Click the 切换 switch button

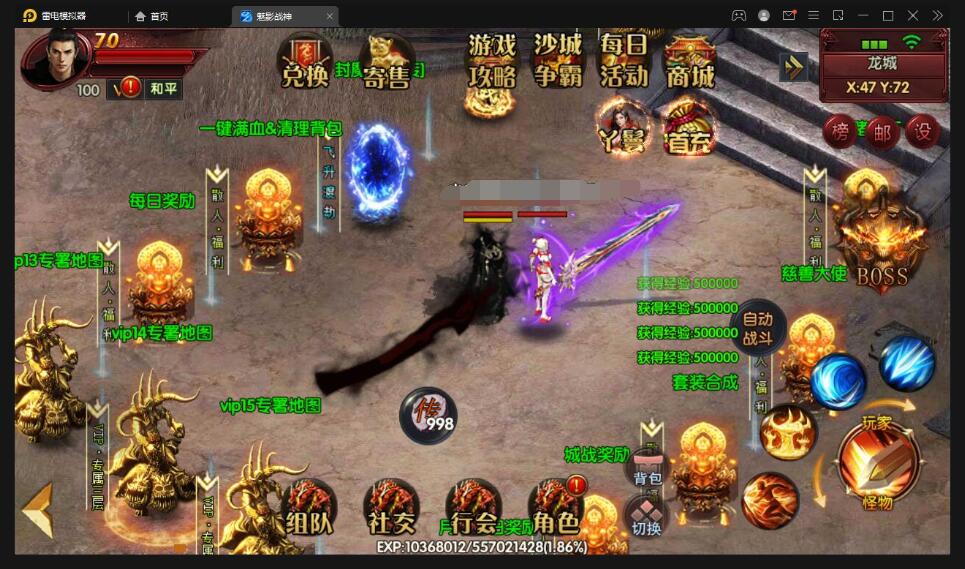[647, 518]
